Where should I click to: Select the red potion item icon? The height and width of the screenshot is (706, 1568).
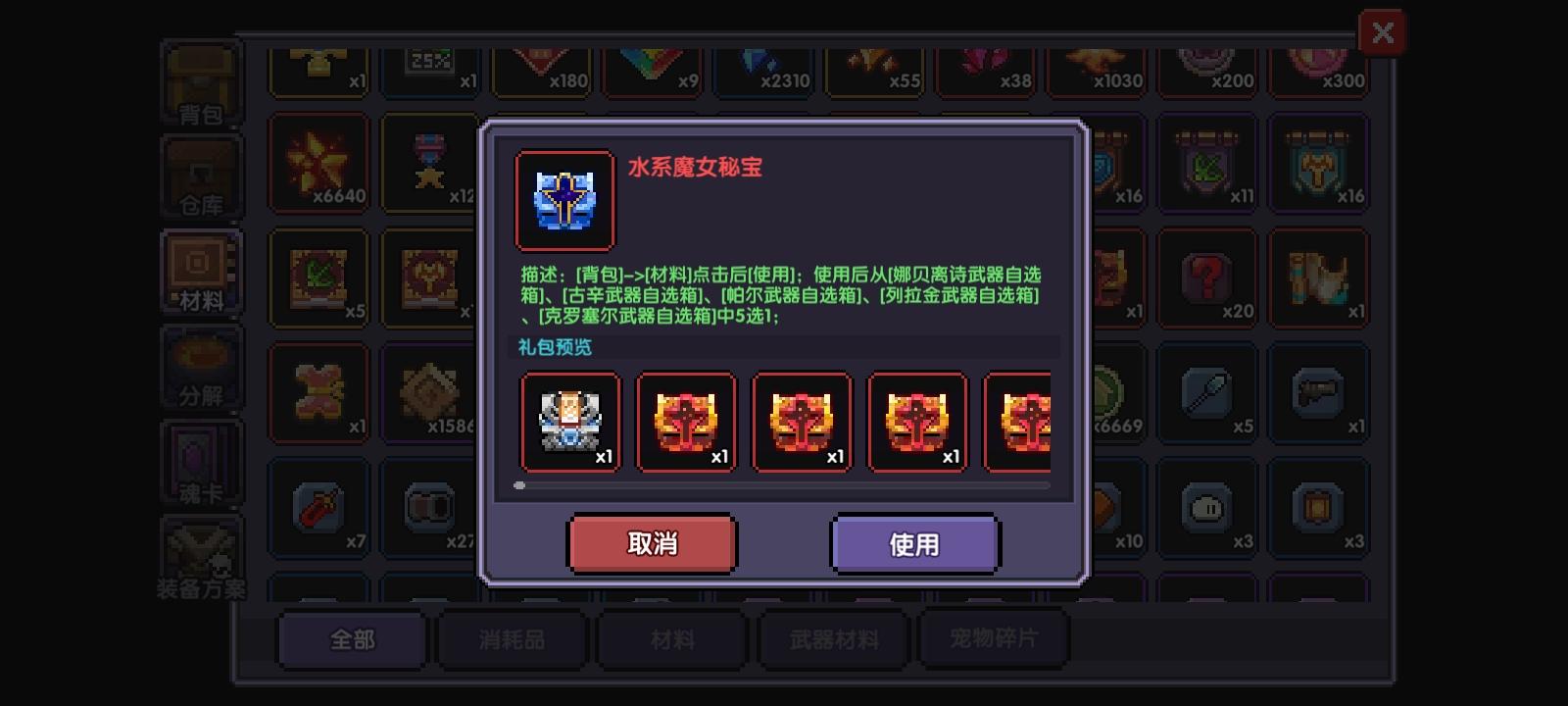tap(319, 508)
